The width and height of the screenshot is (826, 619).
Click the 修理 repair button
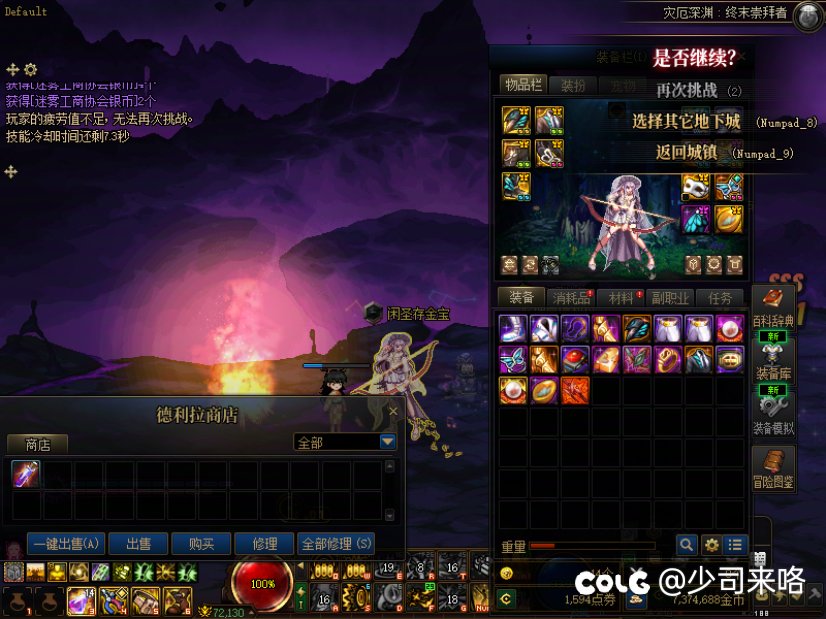tap(265, 544)
